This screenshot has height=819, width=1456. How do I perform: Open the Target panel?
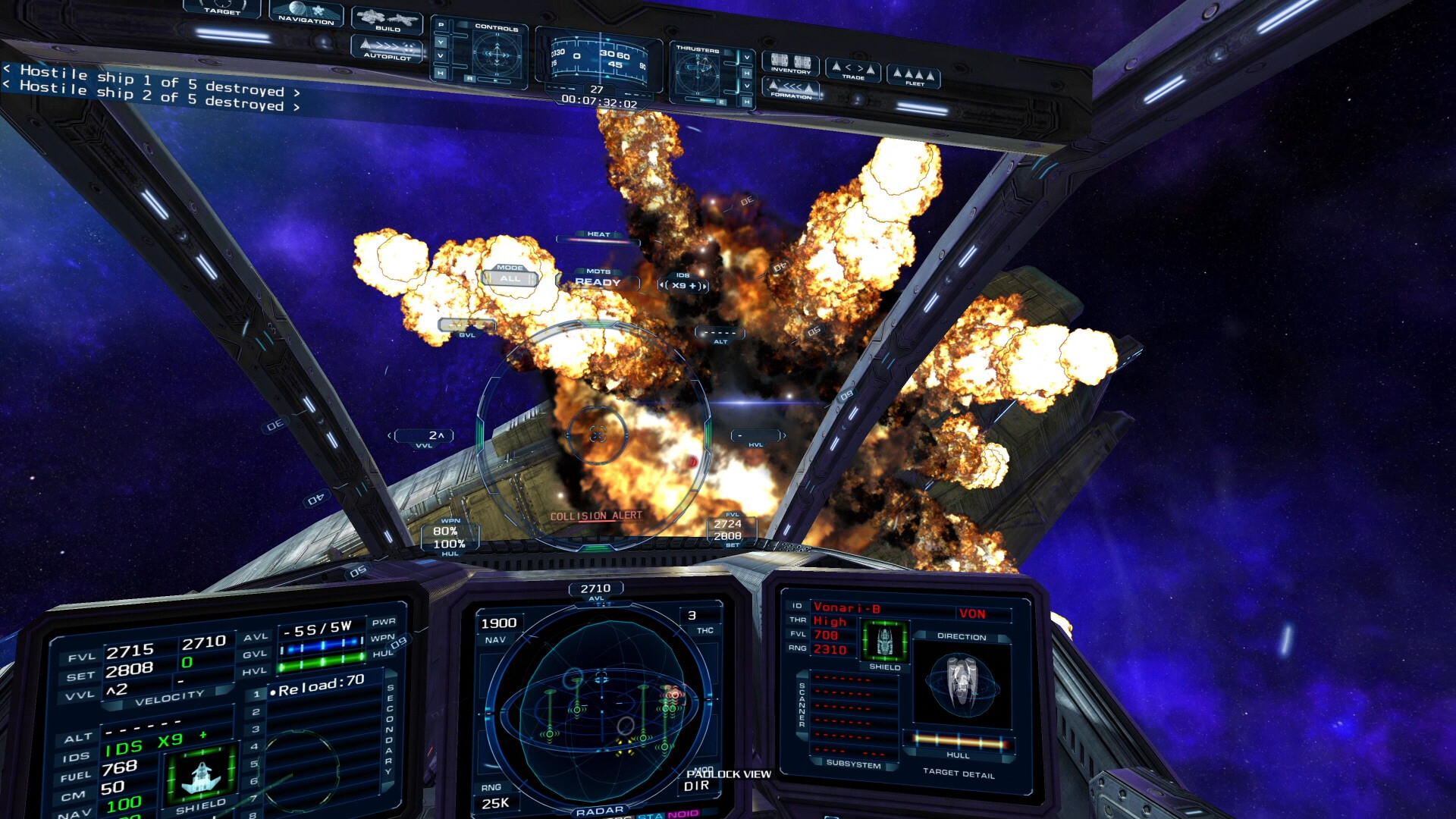(x=221, y=8)
